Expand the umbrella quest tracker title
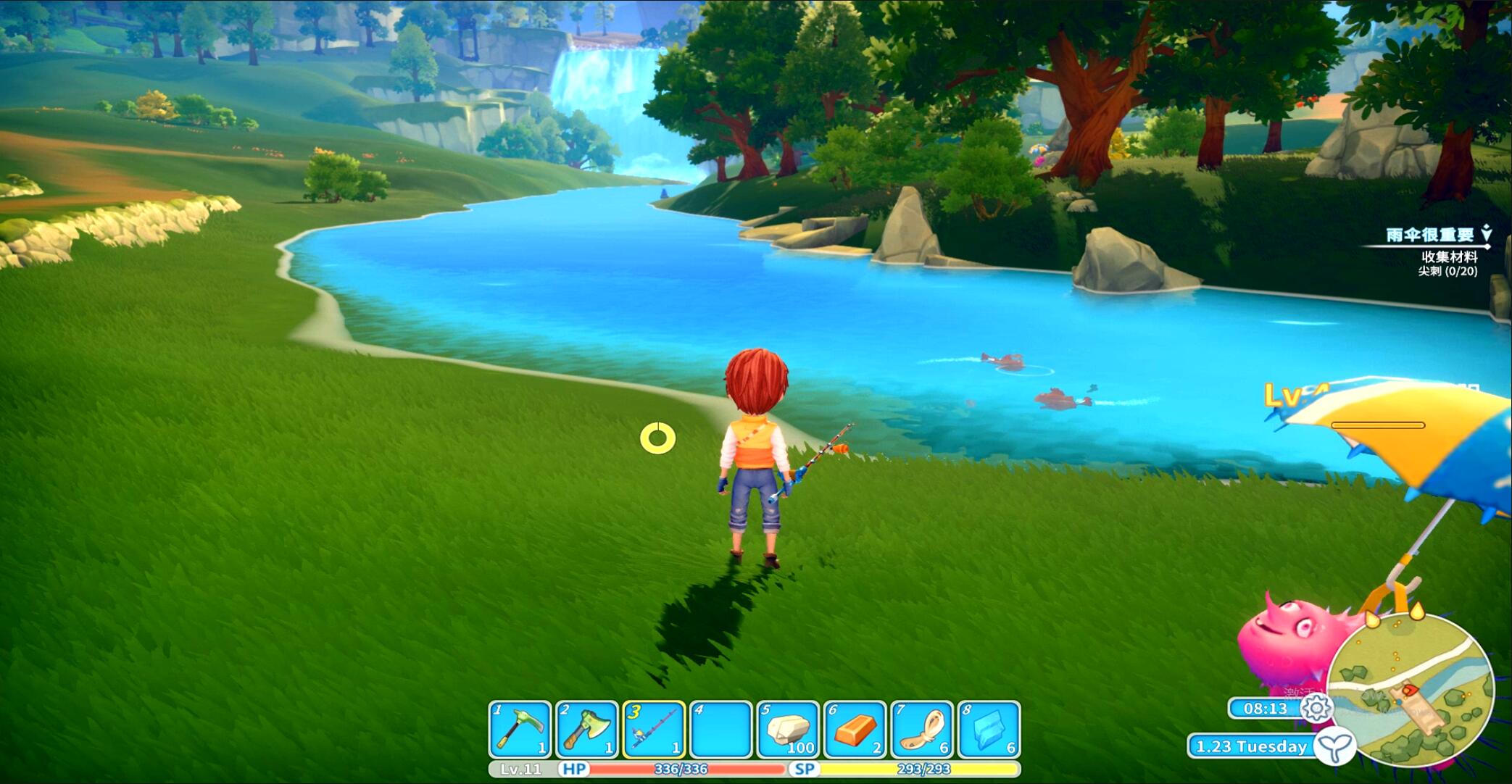The height and width of the screenshot is (784, 1512). pos(1430,235)
